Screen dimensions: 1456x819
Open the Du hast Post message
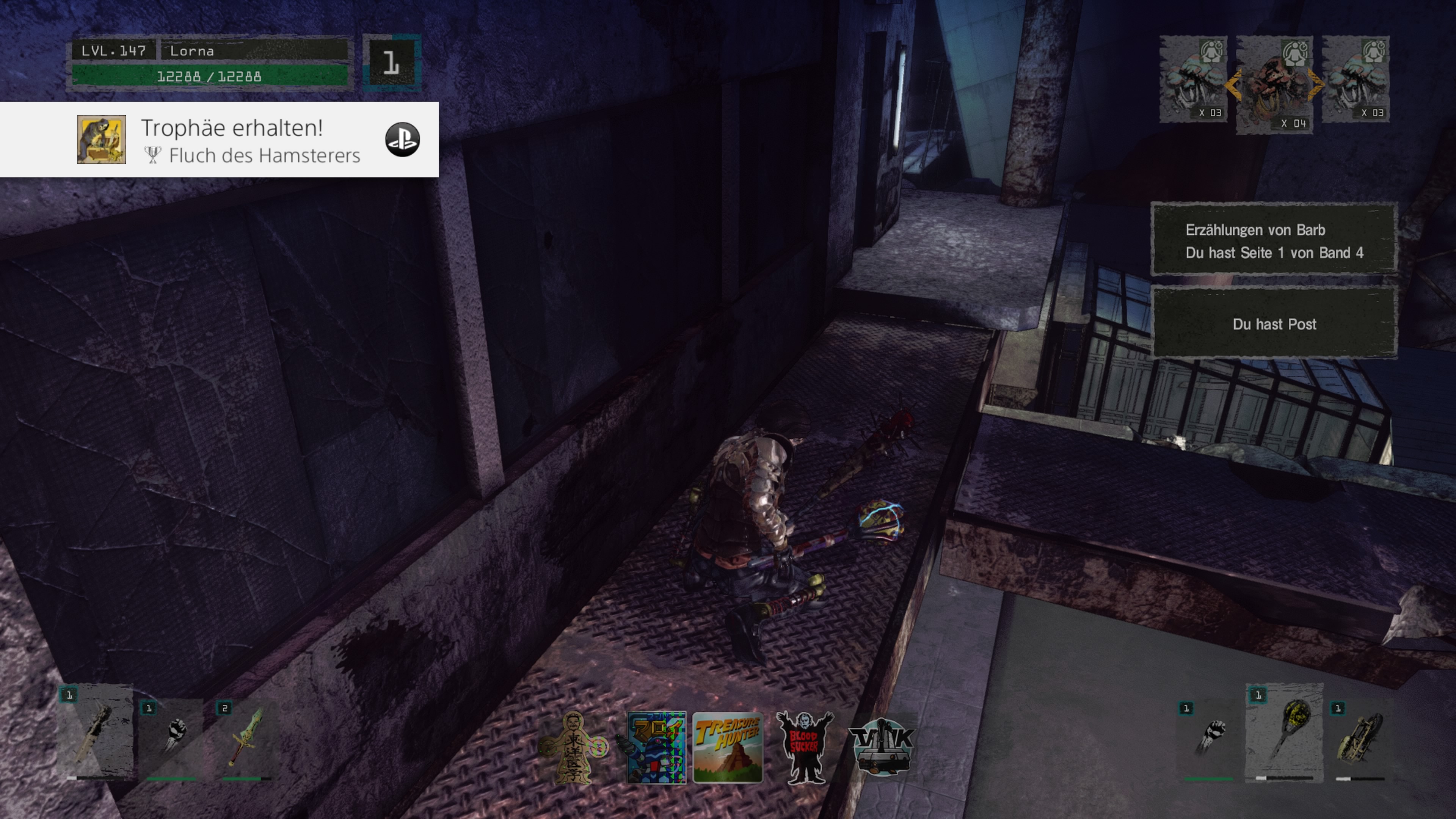point(1274,324)
